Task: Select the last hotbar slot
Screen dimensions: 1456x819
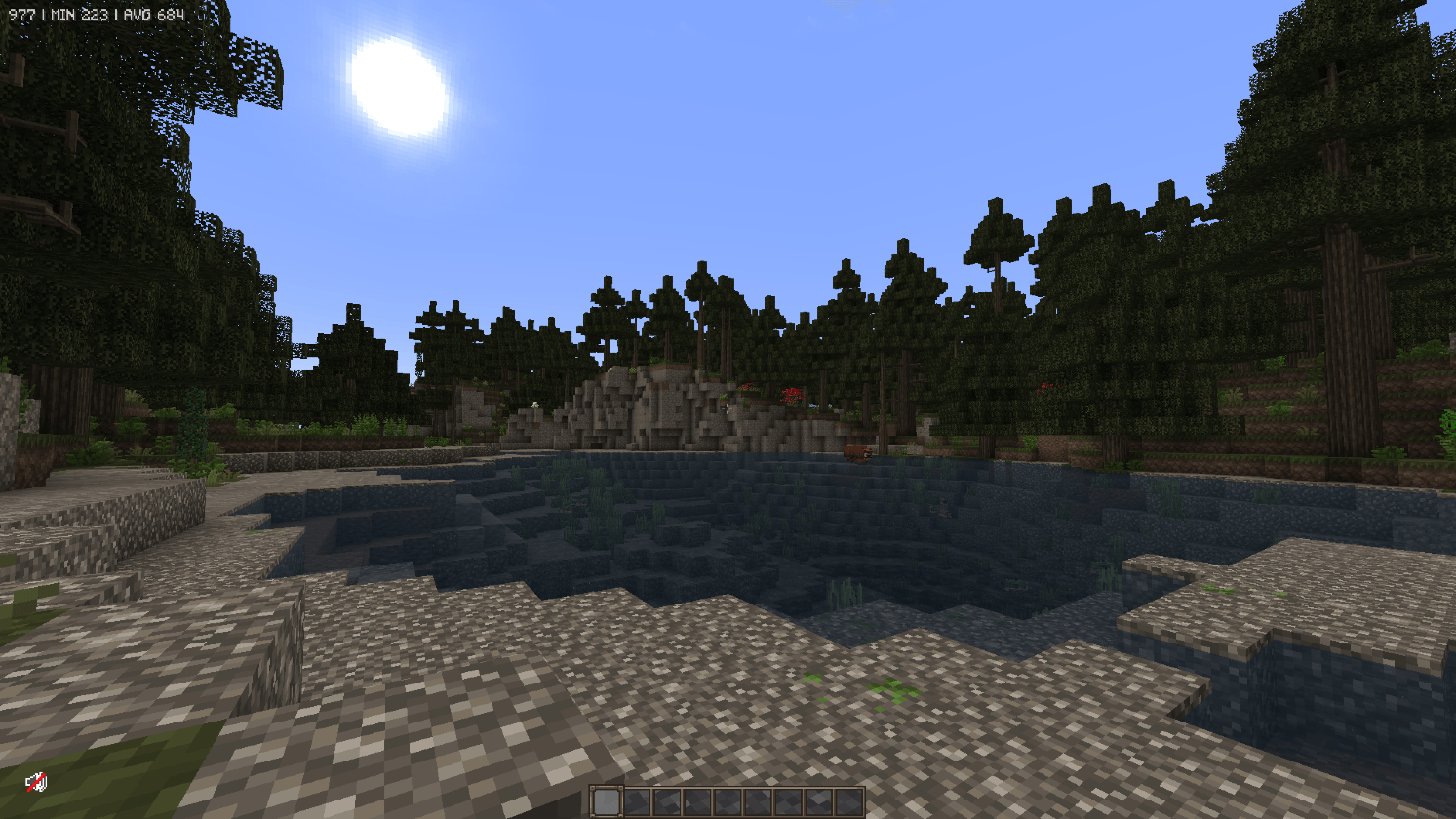Action: pos(848,801)
